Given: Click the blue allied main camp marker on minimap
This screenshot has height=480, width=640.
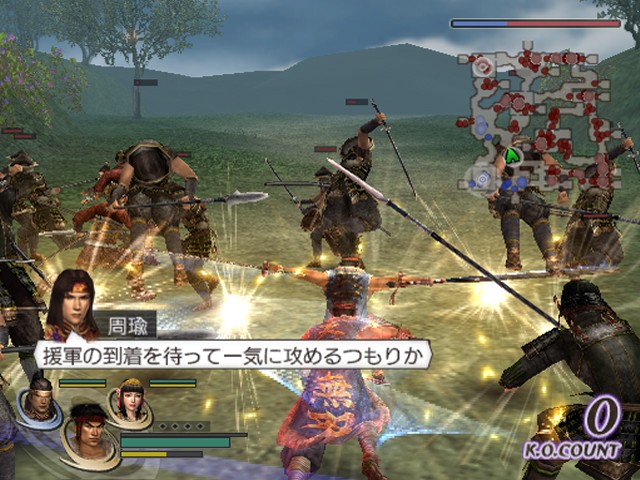Looking at the screenshot, I should coord(483,178).
